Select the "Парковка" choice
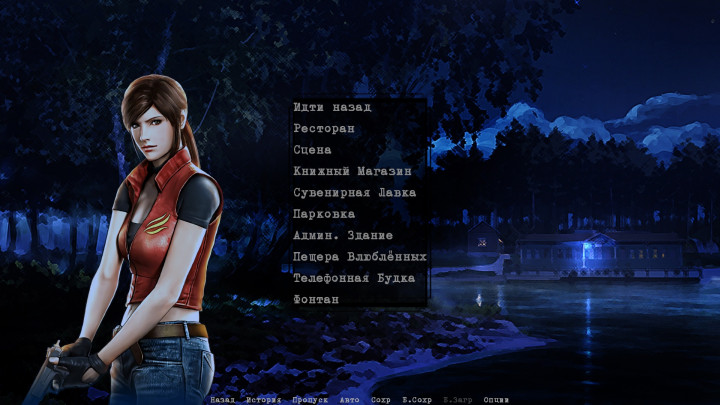The image size is (720, 405). pyautogui.click(x=324, y=214)
